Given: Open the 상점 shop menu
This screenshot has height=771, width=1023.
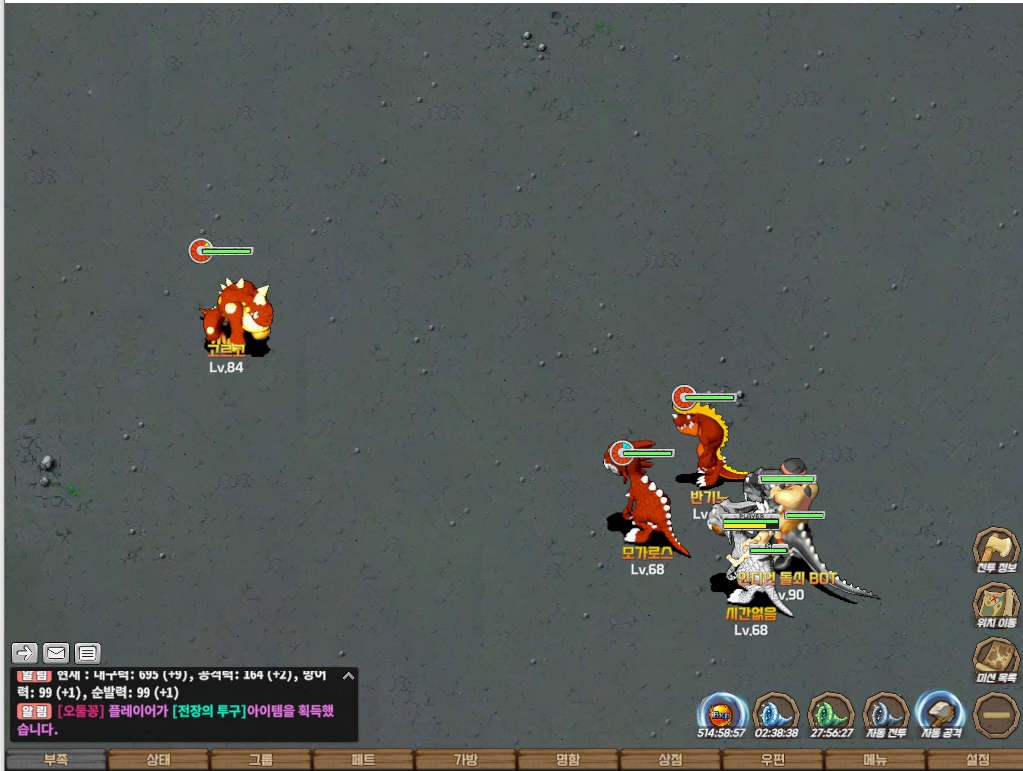Looking at the screenshot, I should click(x=670, y=760).
